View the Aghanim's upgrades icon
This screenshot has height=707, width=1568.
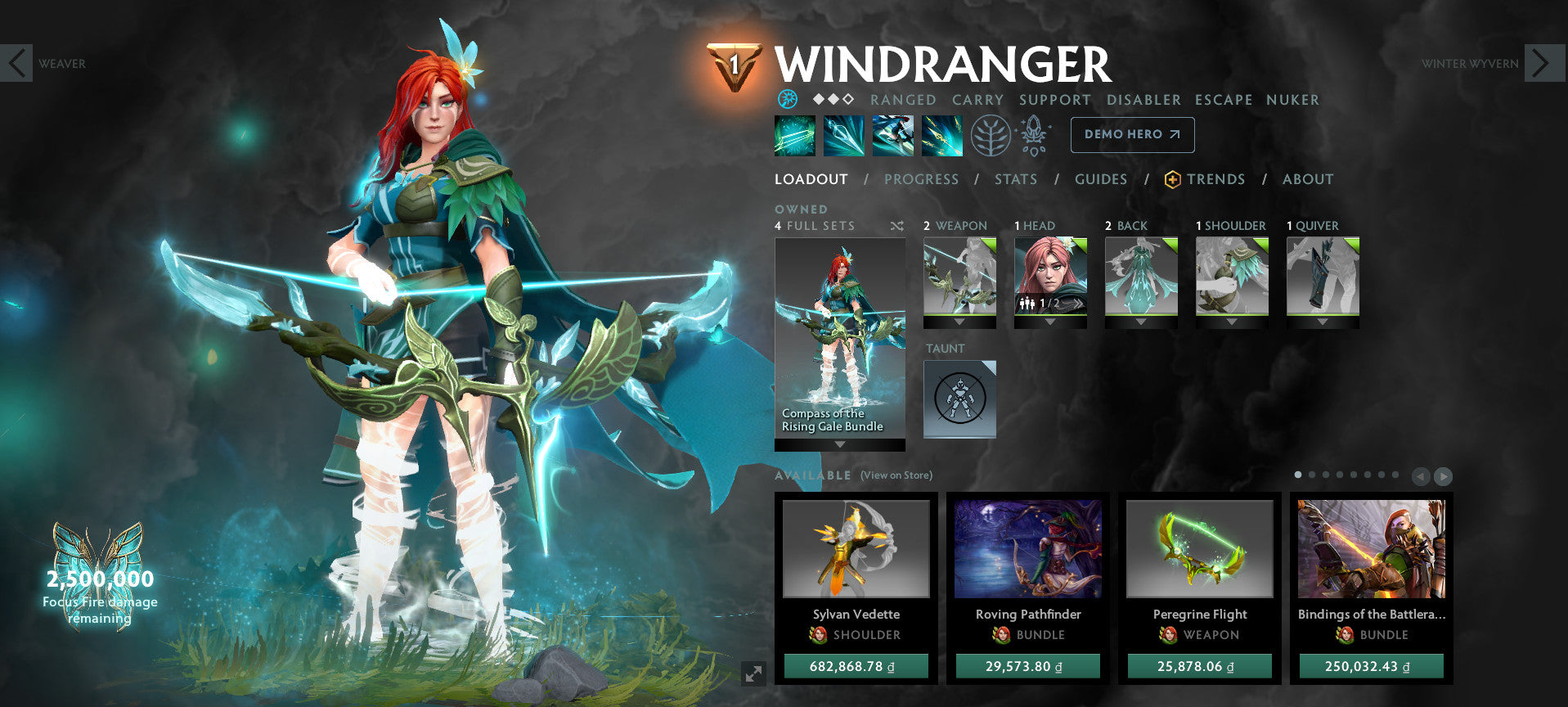(1033, 135)
